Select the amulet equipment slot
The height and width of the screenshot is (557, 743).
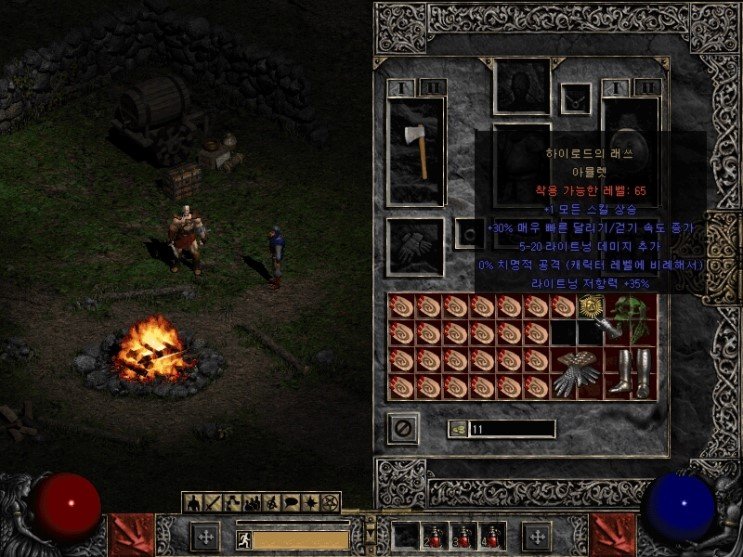tap(576, 98)
